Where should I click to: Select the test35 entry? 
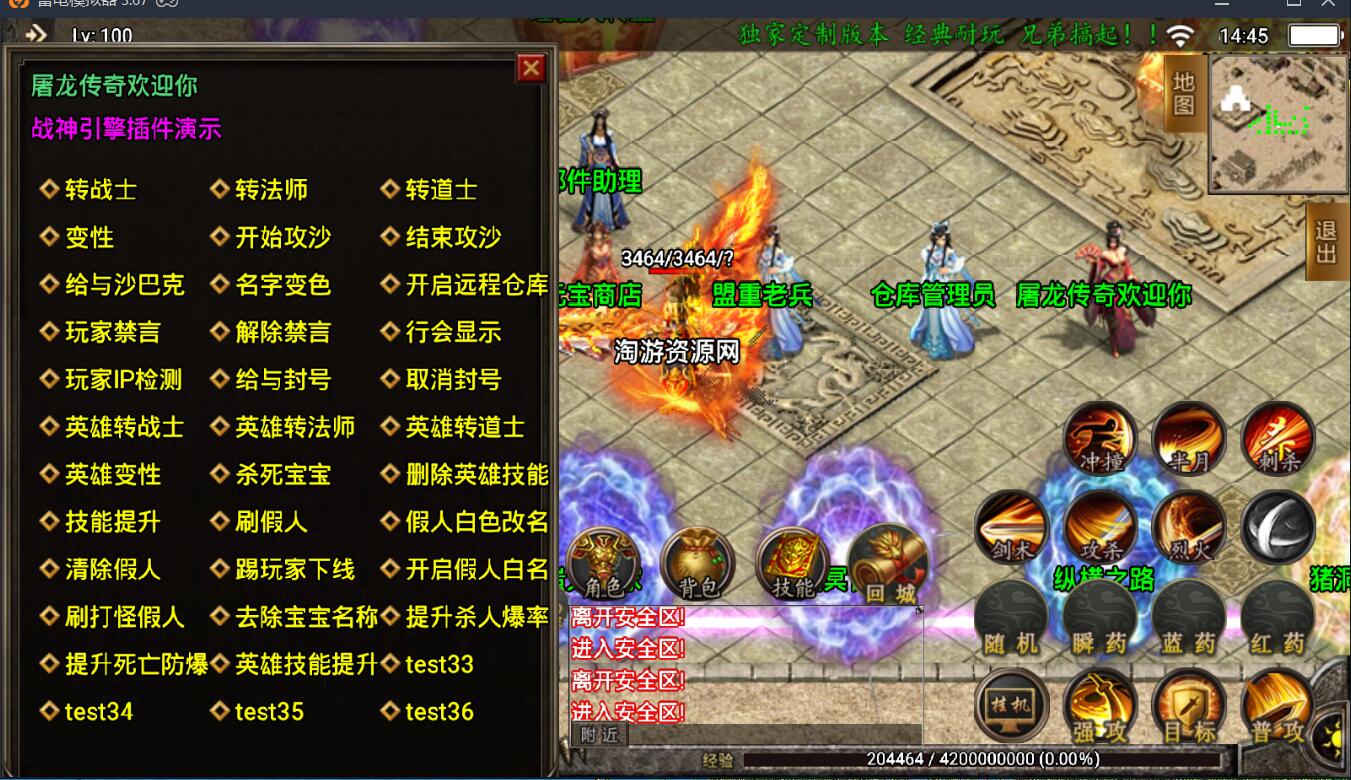click(x=269, y=712)
